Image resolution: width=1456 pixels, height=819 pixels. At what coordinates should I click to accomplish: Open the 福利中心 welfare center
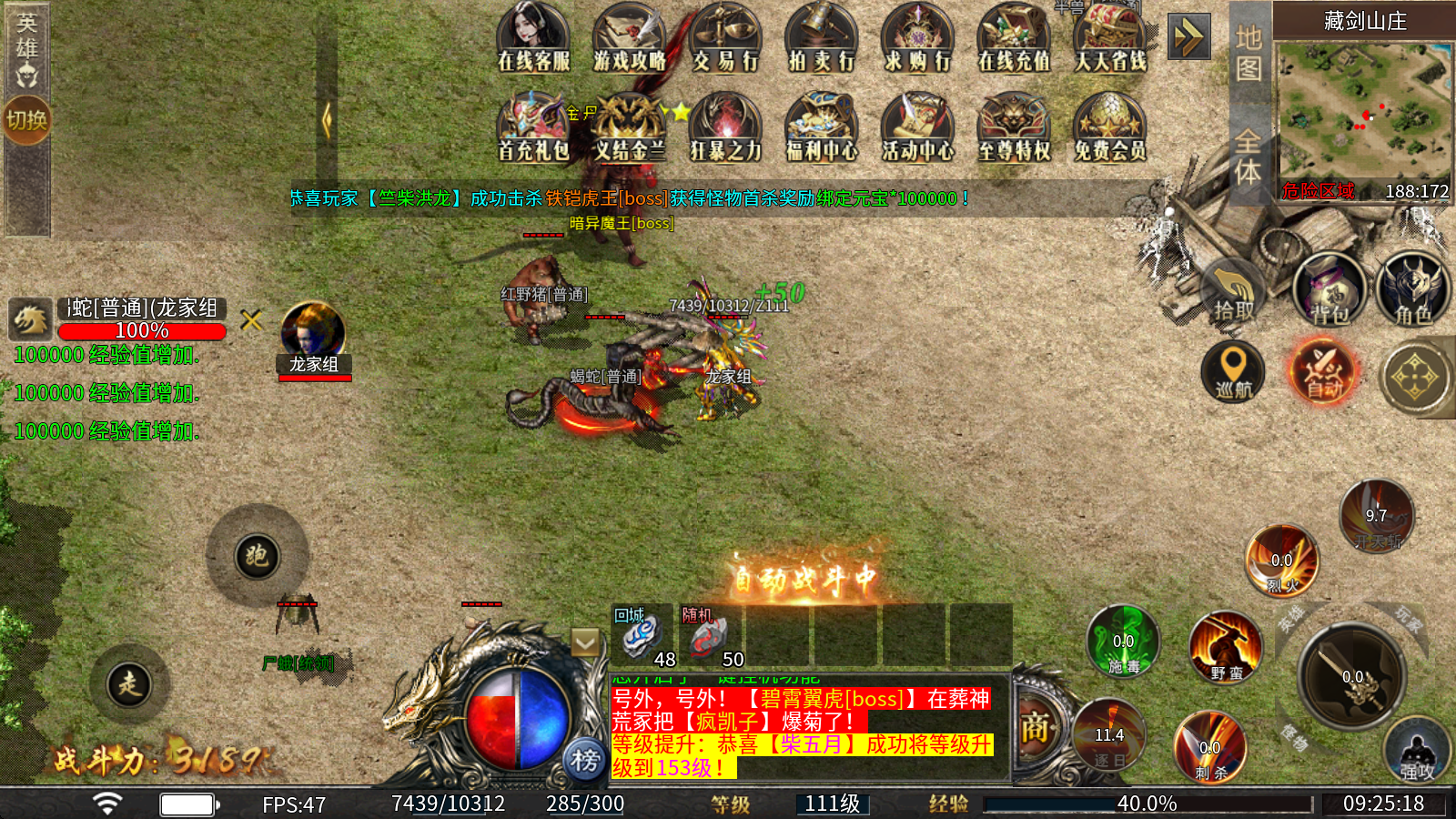[821, 127]
